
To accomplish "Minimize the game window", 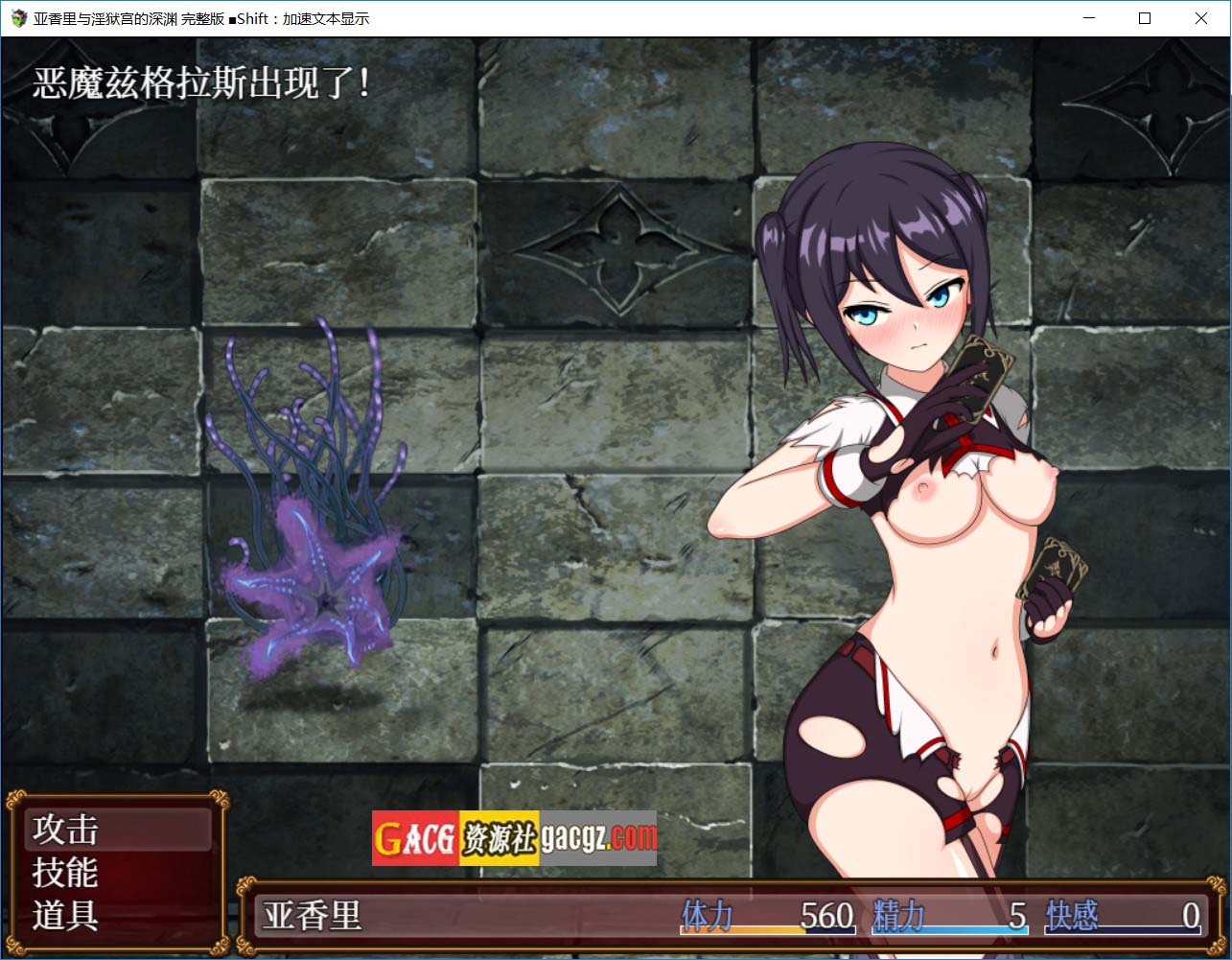I will [x=1089, y=18].
